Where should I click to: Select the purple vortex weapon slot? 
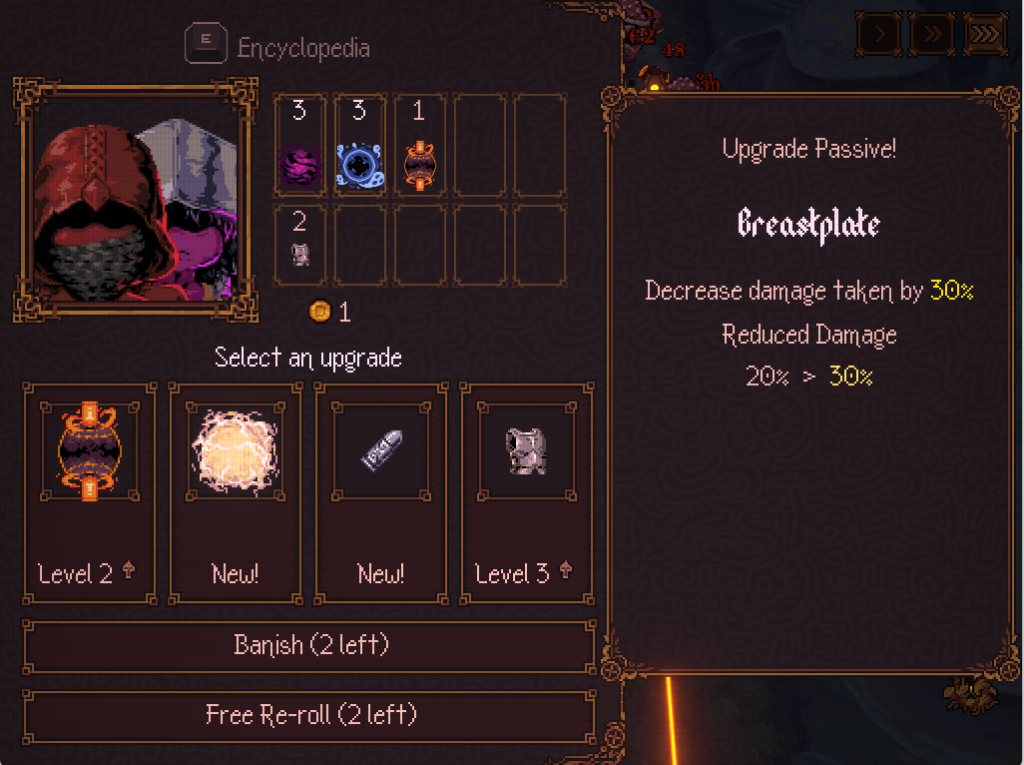(x=299, y=146)
